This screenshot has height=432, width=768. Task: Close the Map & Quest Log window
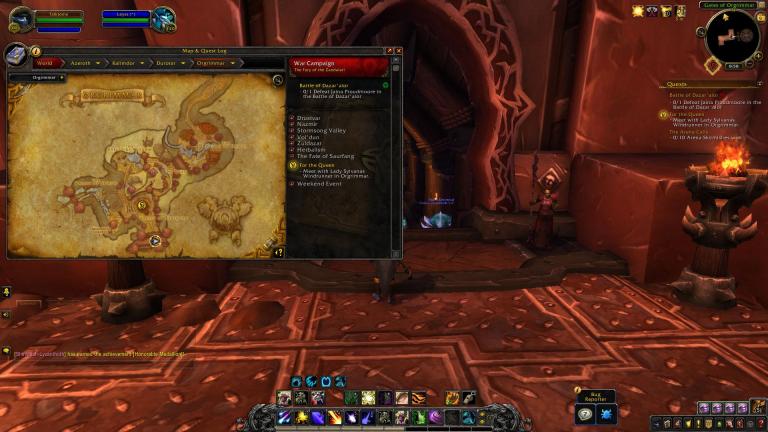coord(398,50)
